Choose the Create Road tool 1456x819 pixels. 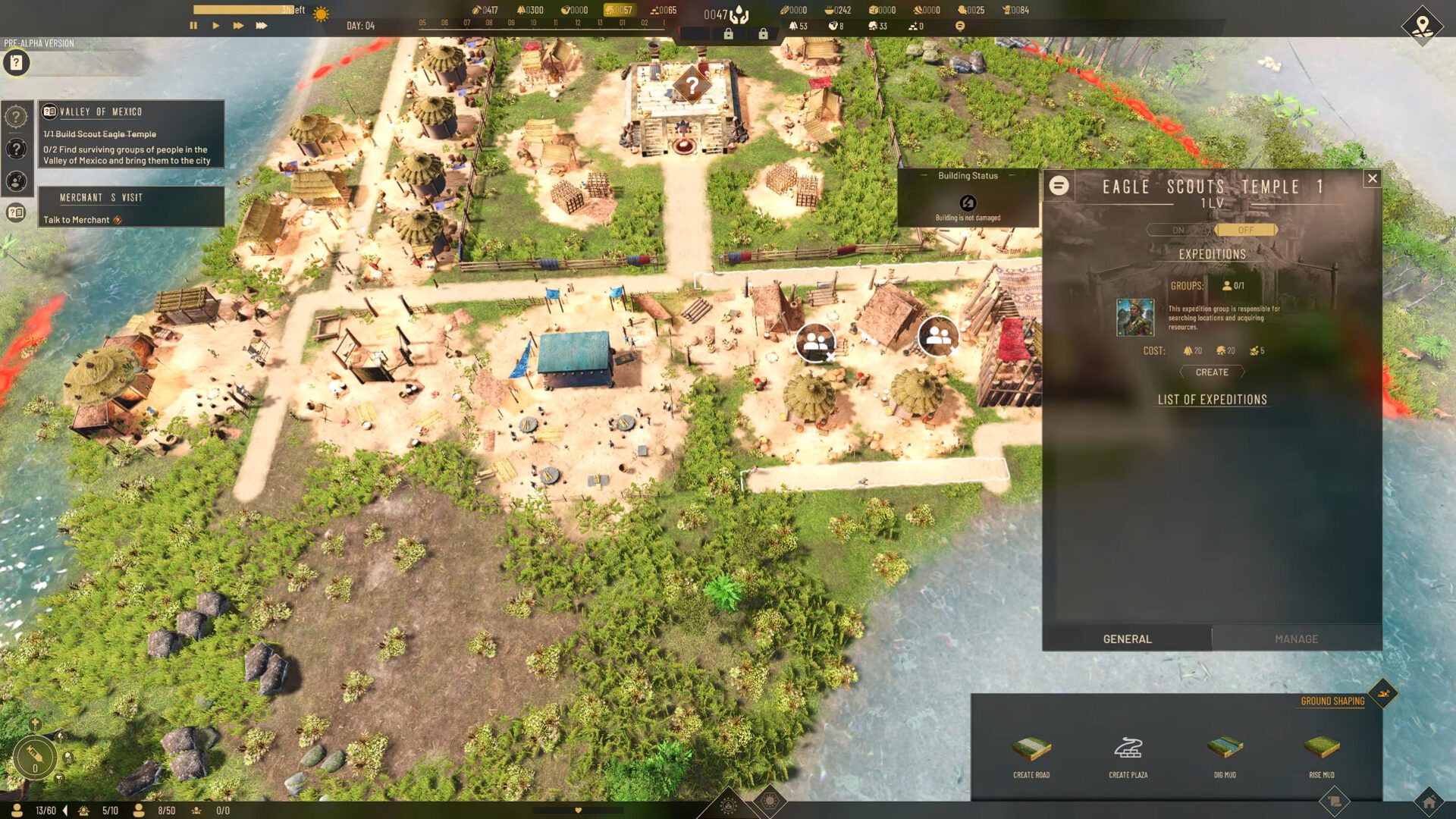coord(1031,755)
